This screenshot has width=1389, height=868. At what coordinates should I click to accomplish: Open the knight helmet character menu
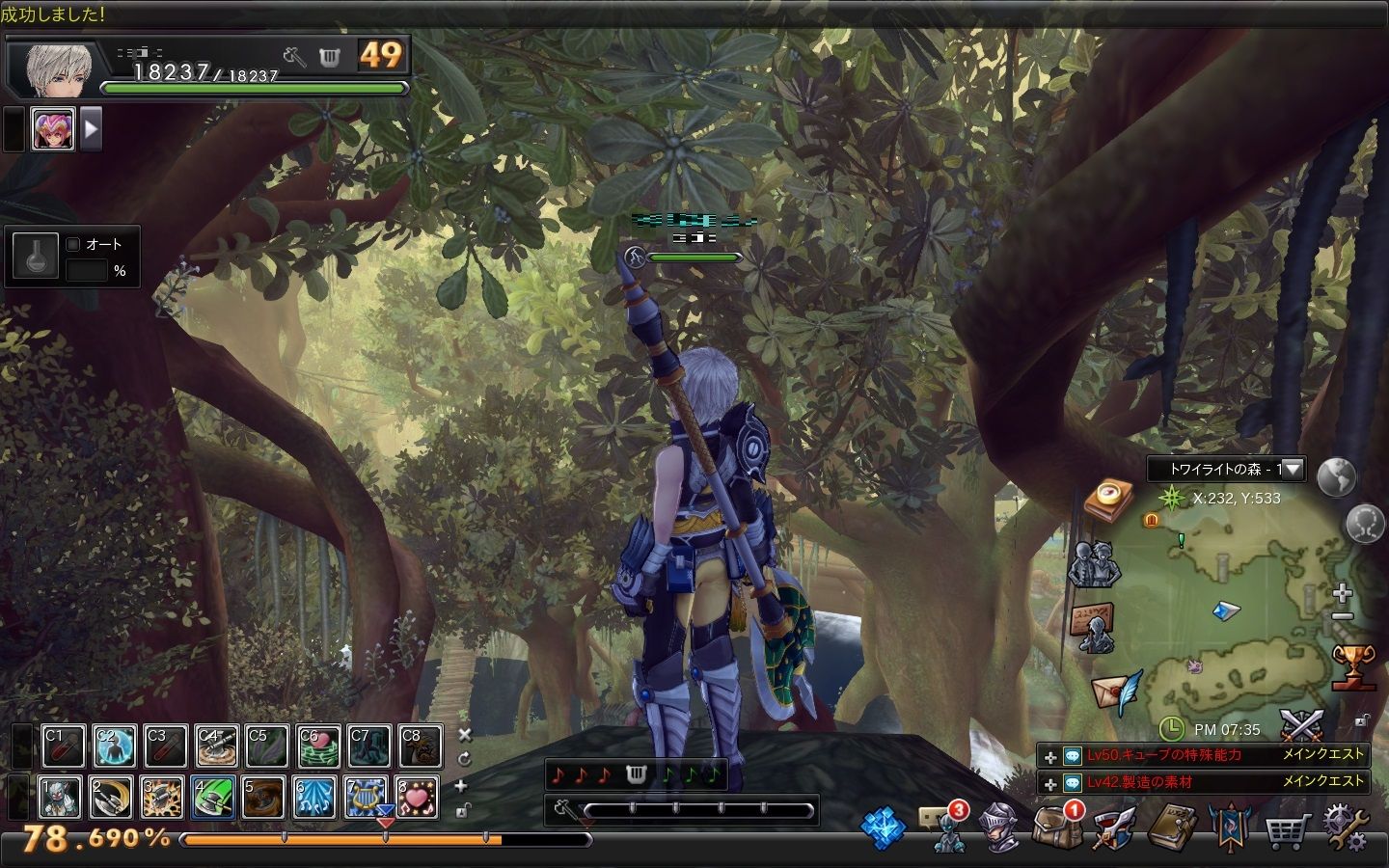click(998, 828)
